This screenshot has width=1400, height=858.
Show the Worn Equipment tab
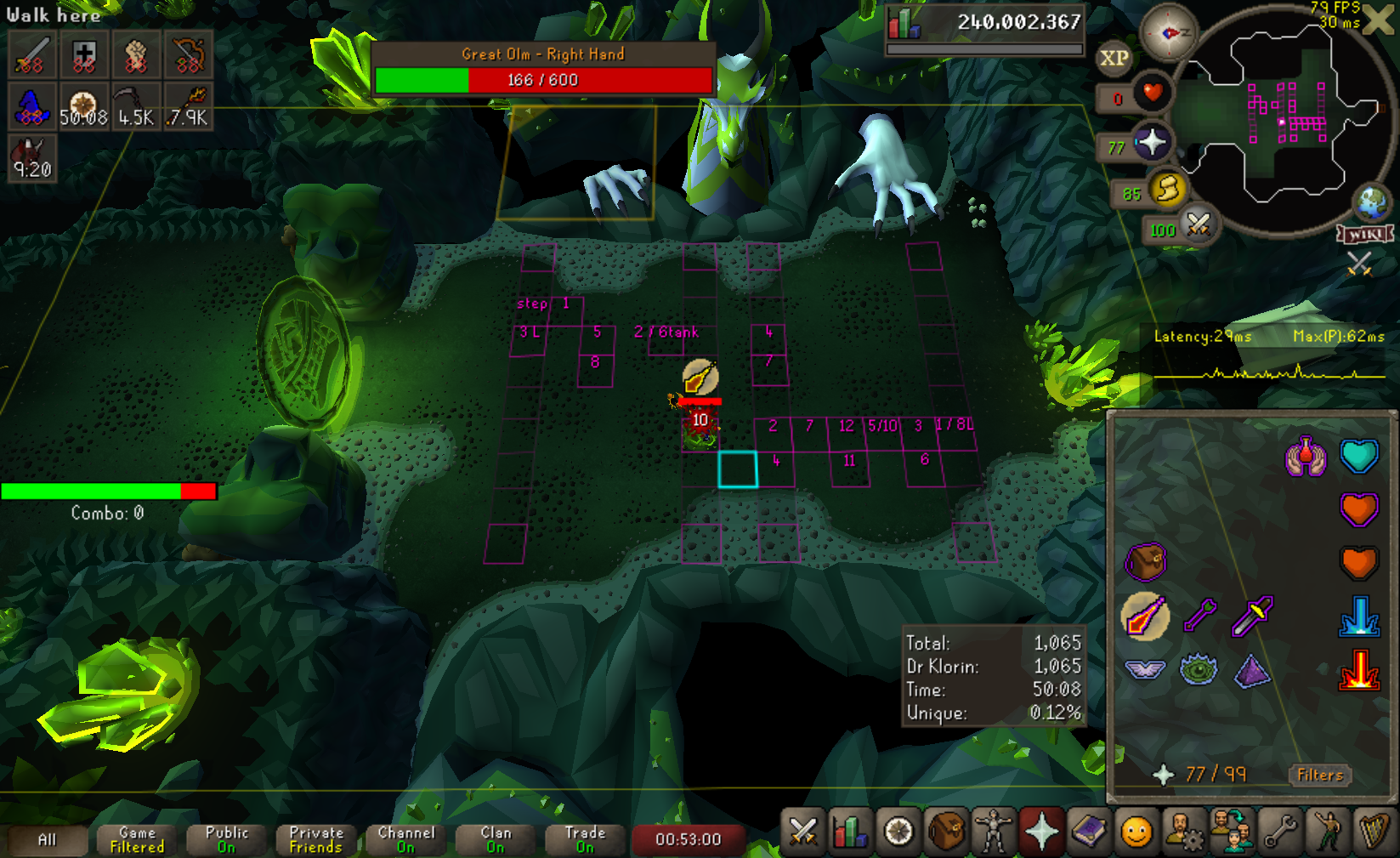[994, 832]
